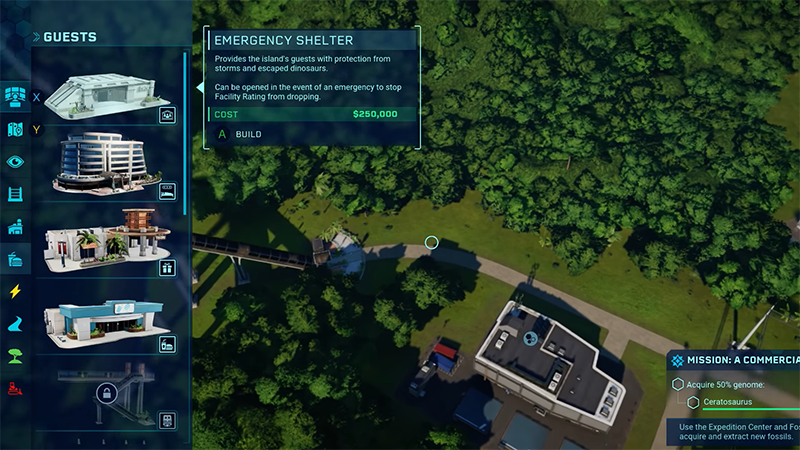Screen dimensions: 800x450
Task: Open the map category in sidebar
Action: (15, 129)
